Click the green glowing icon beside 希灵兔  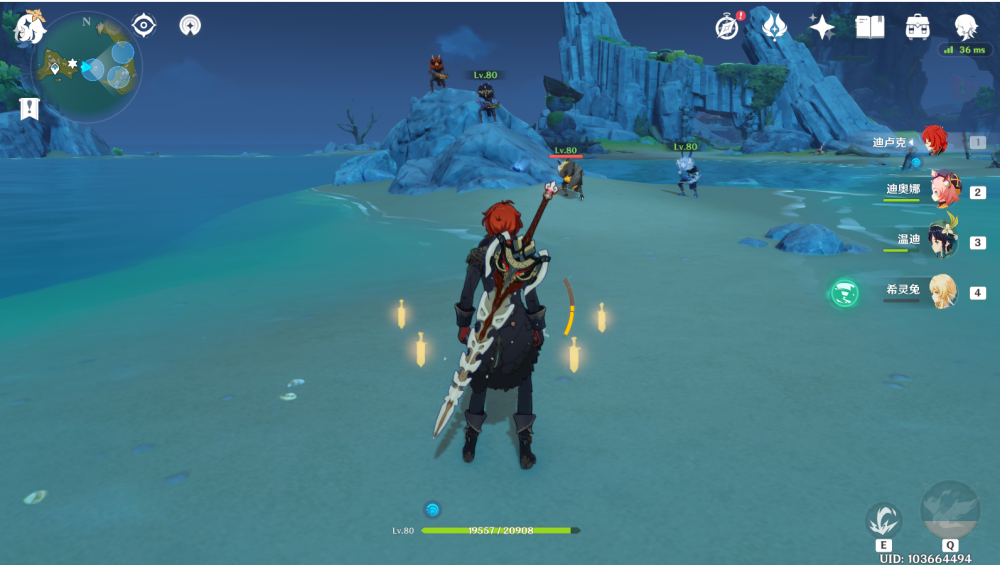(x=845, y=293)
